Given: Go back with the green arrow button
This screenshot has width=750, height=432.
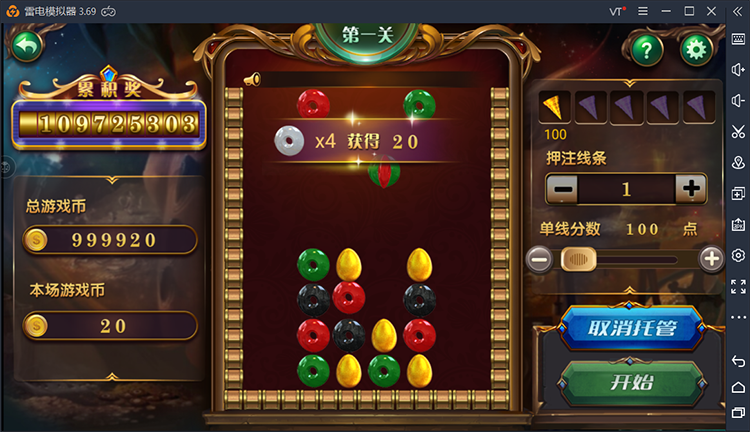Looking at the screenshot, I should tap(27, 46).
